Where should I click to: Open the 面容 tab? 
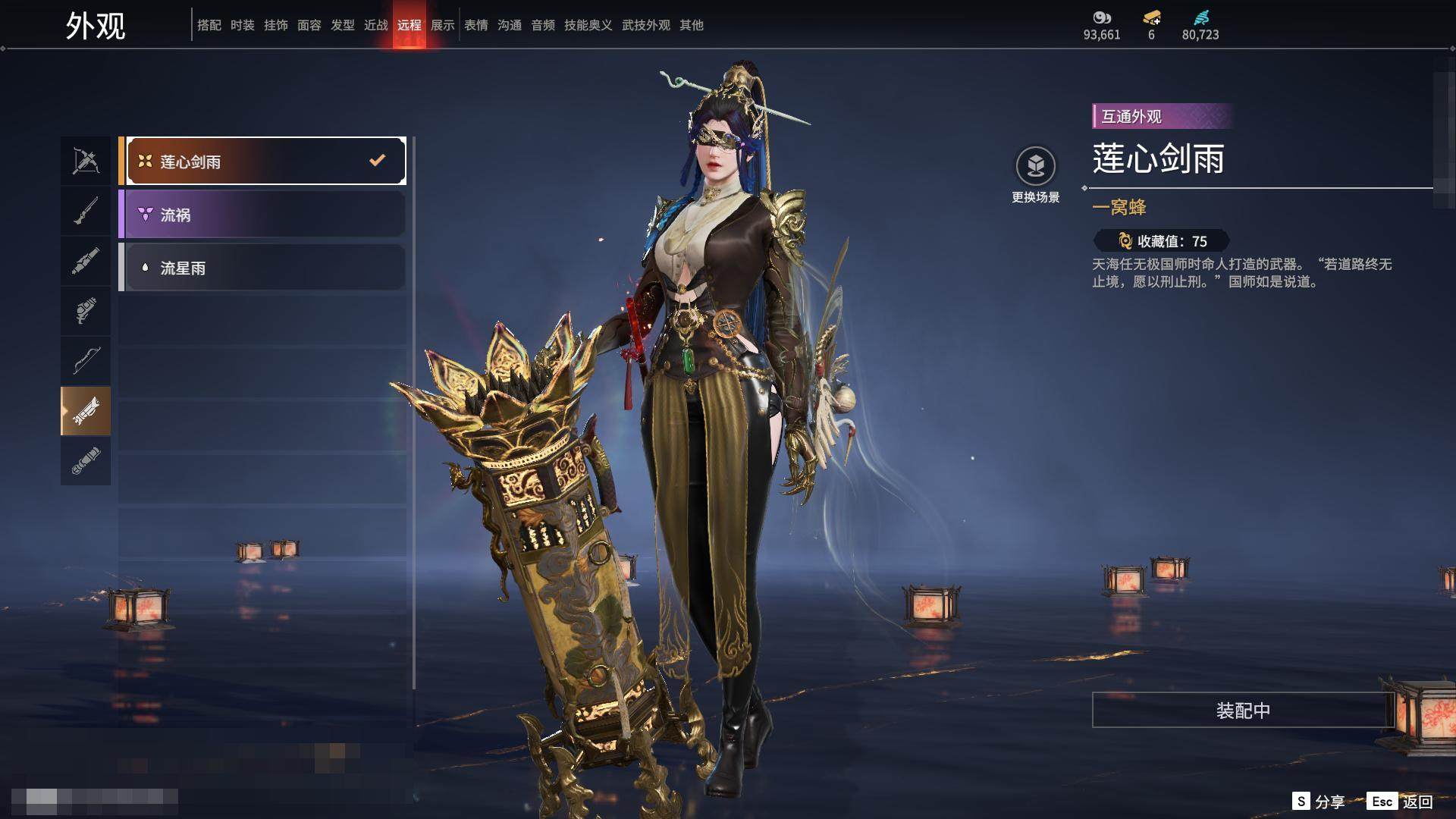pos(309,25)
